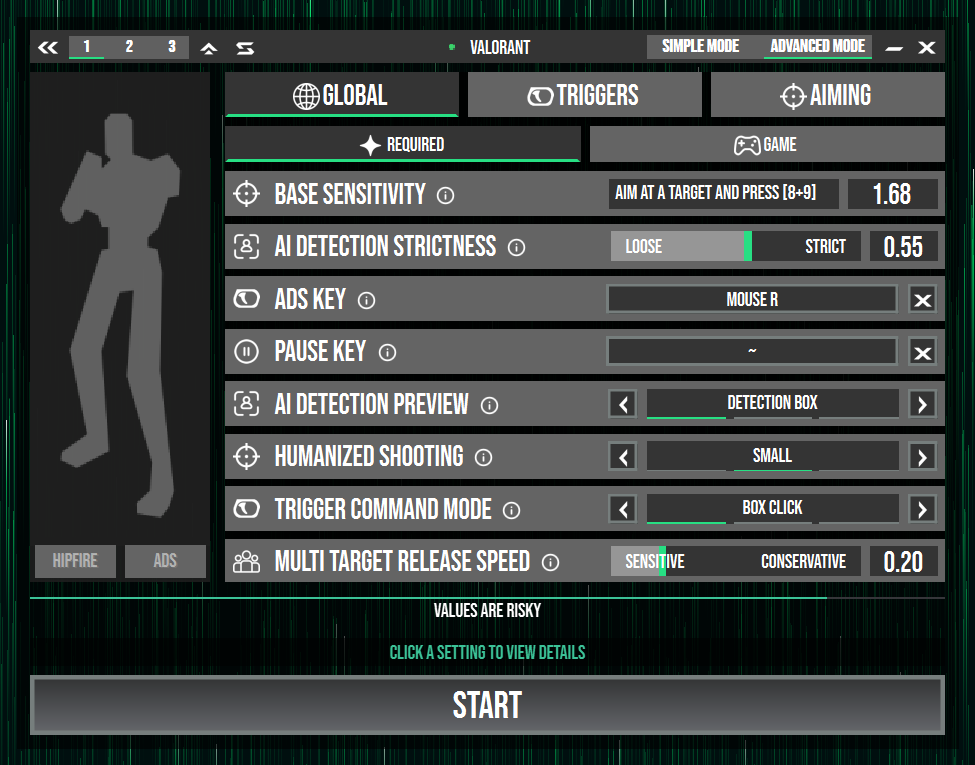This screenshot has width=975, height=765.
Task: Click the Multi Target Release Speed slider
Action: point(735,561)
